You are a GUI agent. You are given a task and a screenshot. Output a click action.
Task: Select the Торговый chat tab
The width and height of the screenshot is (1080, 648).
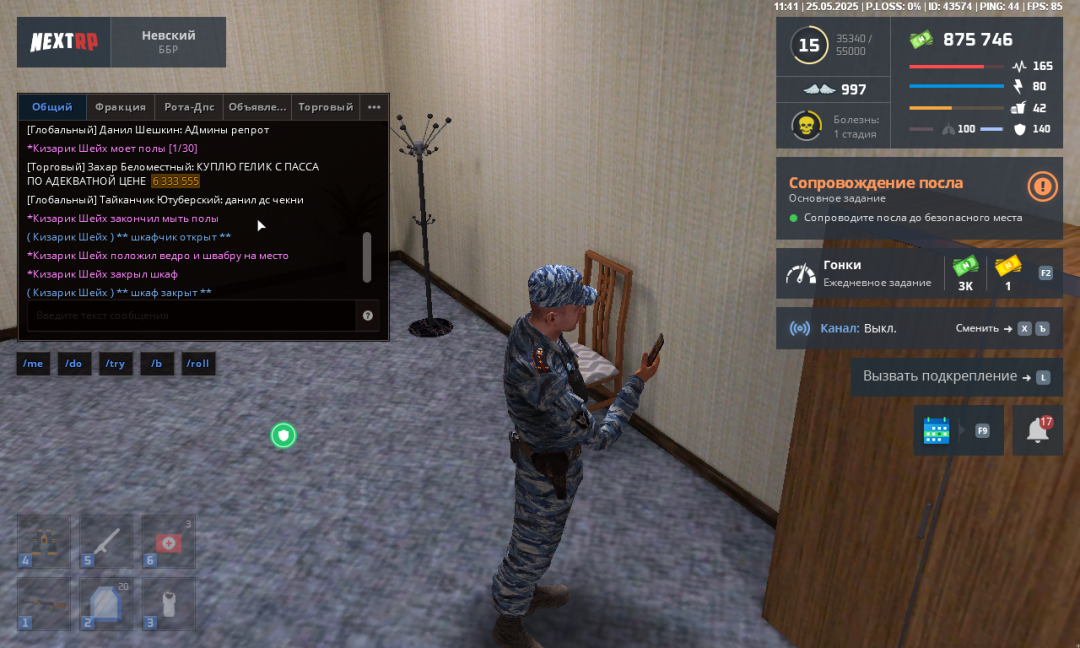coord(325,107)
